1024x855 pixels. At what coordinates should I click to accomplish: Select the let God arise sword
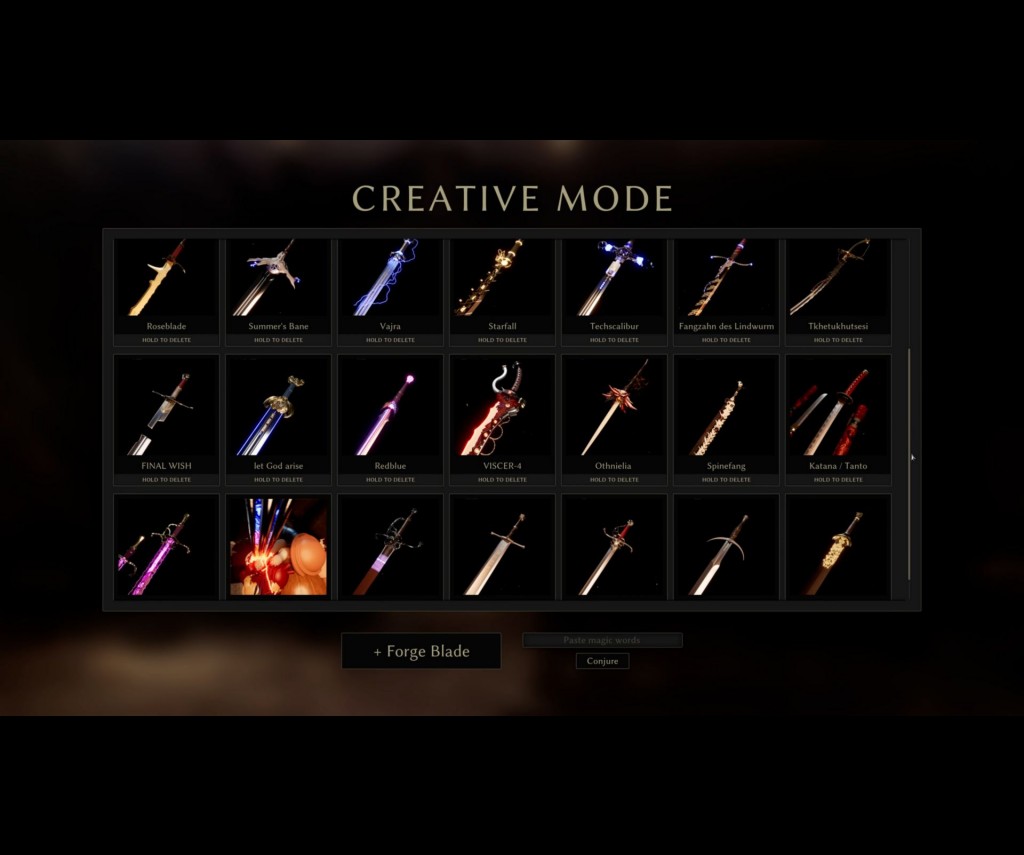tap(278, 408)
